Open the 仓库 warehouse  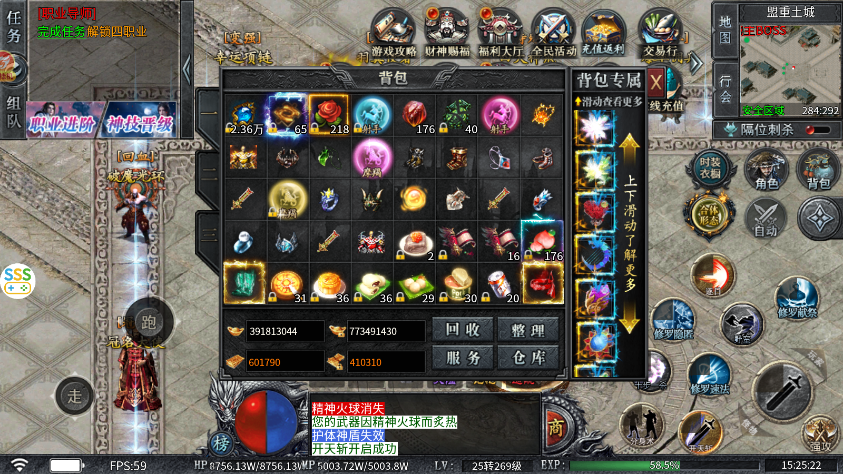(528, 358)
